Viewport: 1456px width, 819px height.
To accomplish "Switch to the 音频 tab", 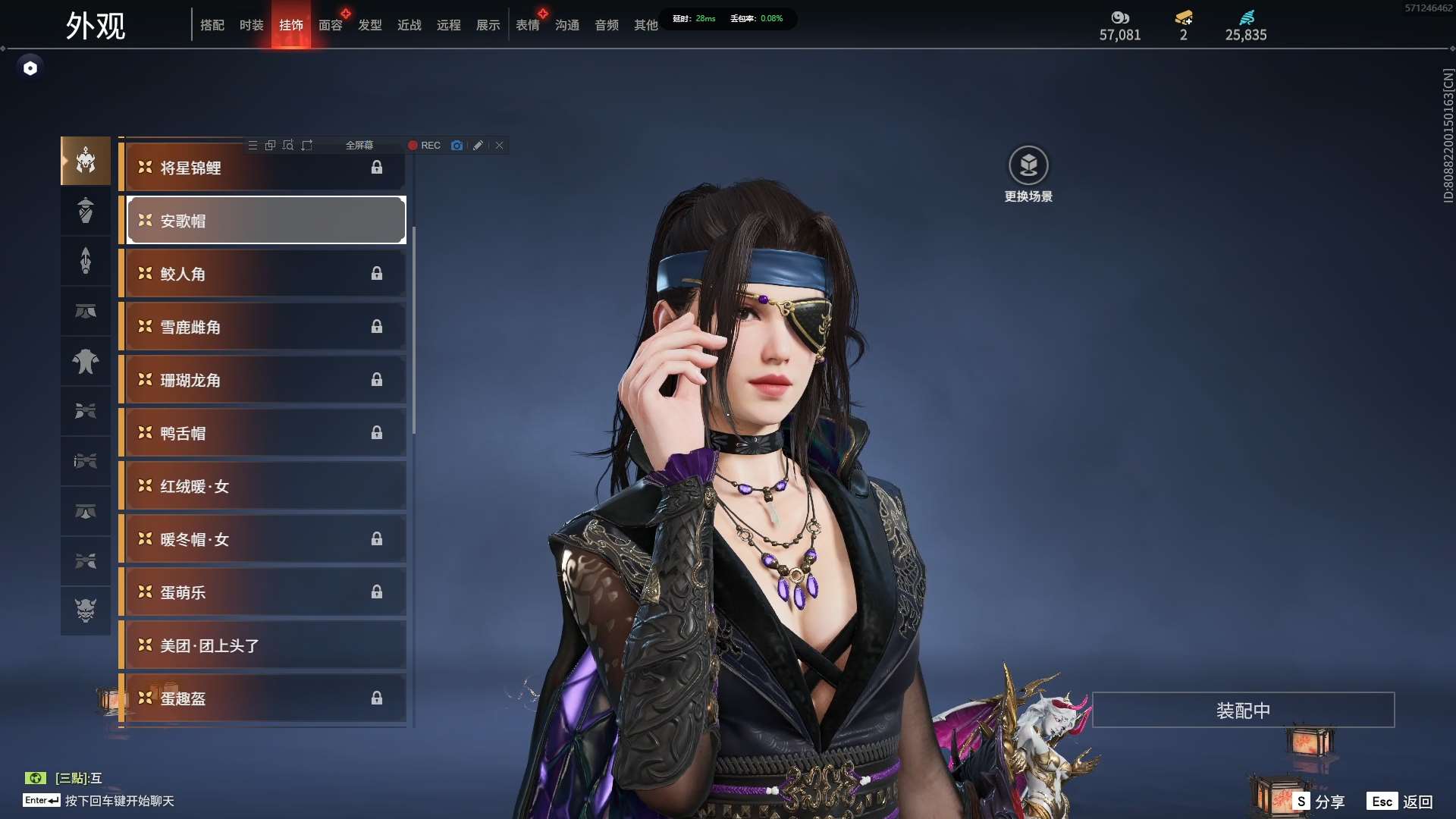I will (606, 25).
